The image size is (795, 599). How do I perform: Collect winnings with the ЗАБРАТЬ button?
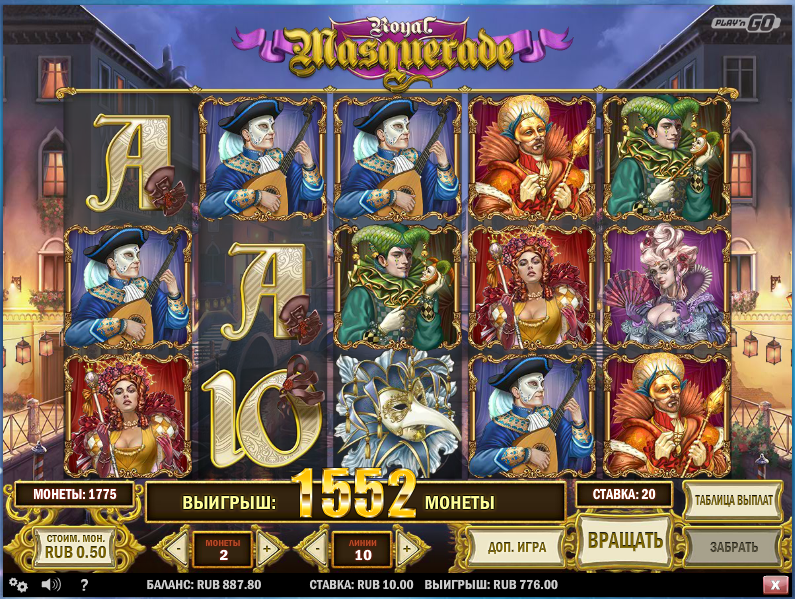point(733,547)
